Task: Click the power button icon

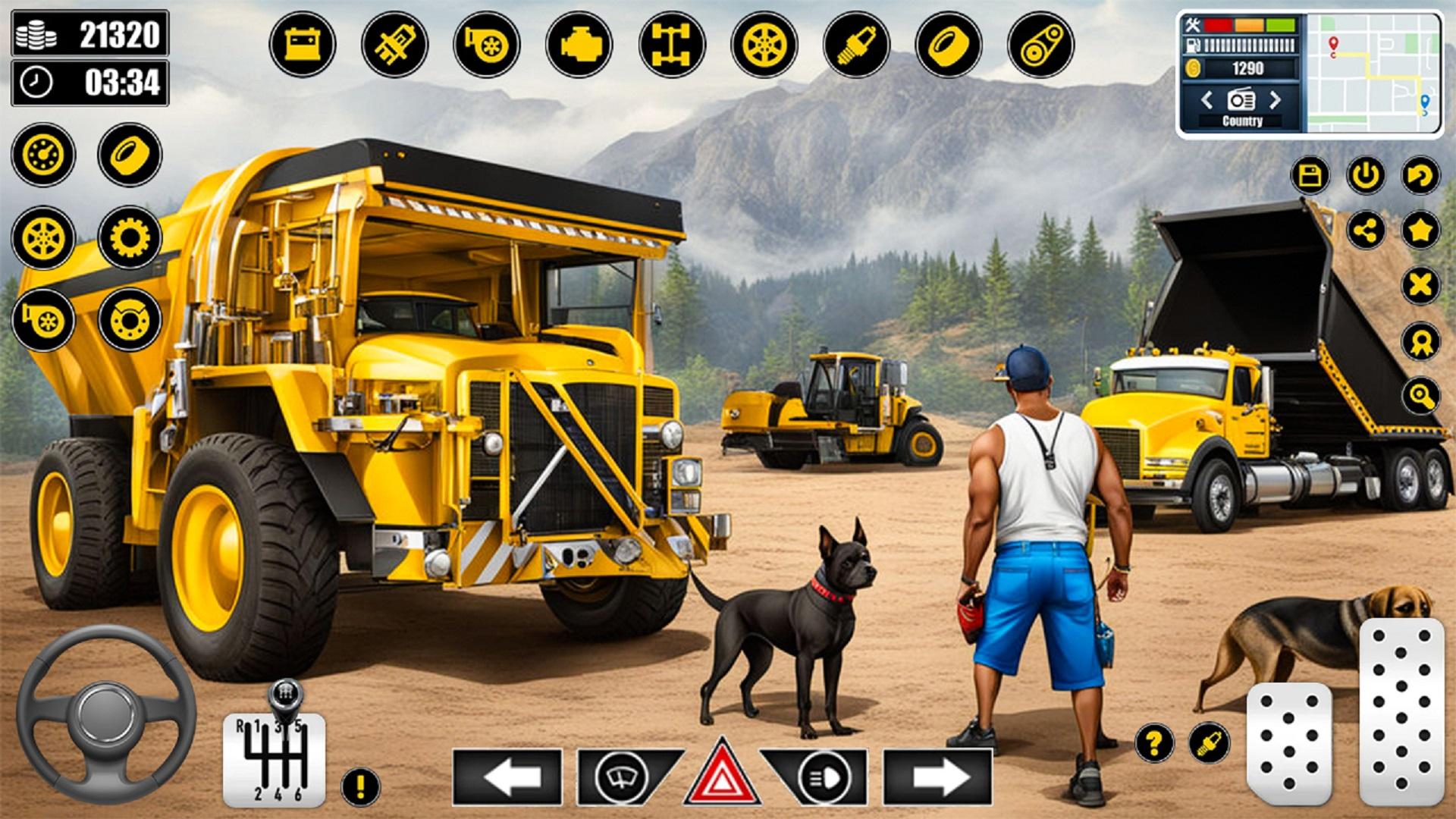Action: click(x=1365, y=175)
